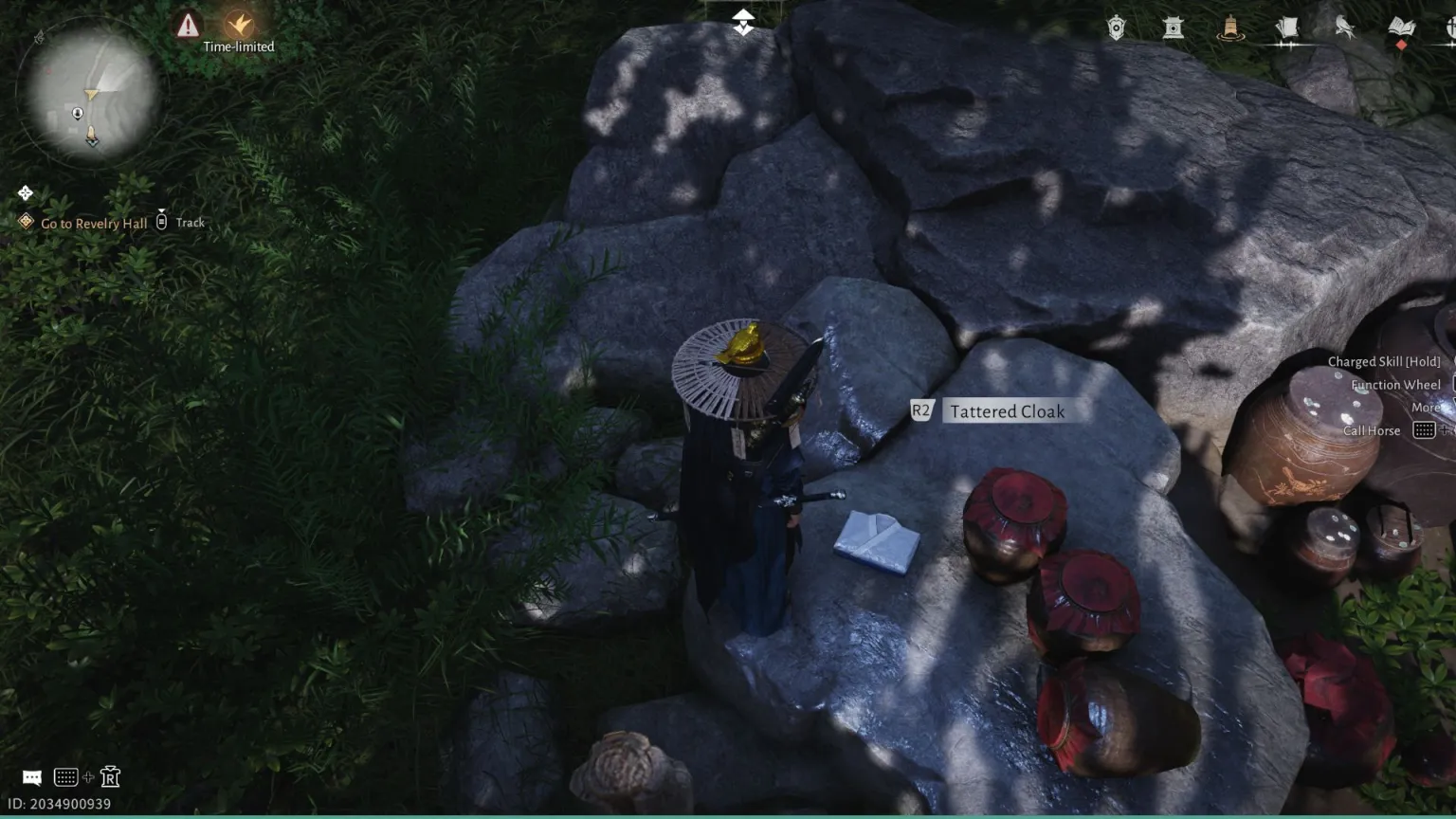Open the Time-limited event icon

click(x=239, y=26)
